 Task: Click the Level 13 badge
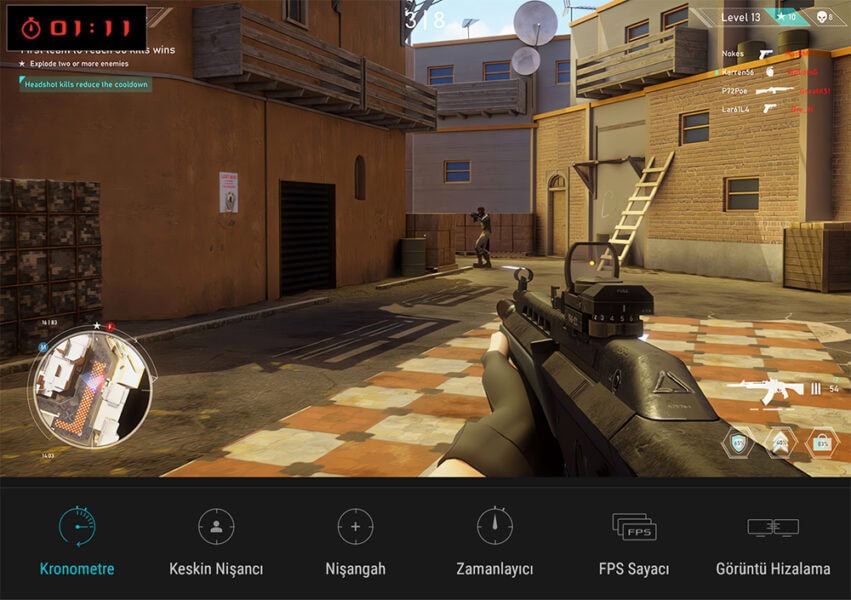(741, 17)
